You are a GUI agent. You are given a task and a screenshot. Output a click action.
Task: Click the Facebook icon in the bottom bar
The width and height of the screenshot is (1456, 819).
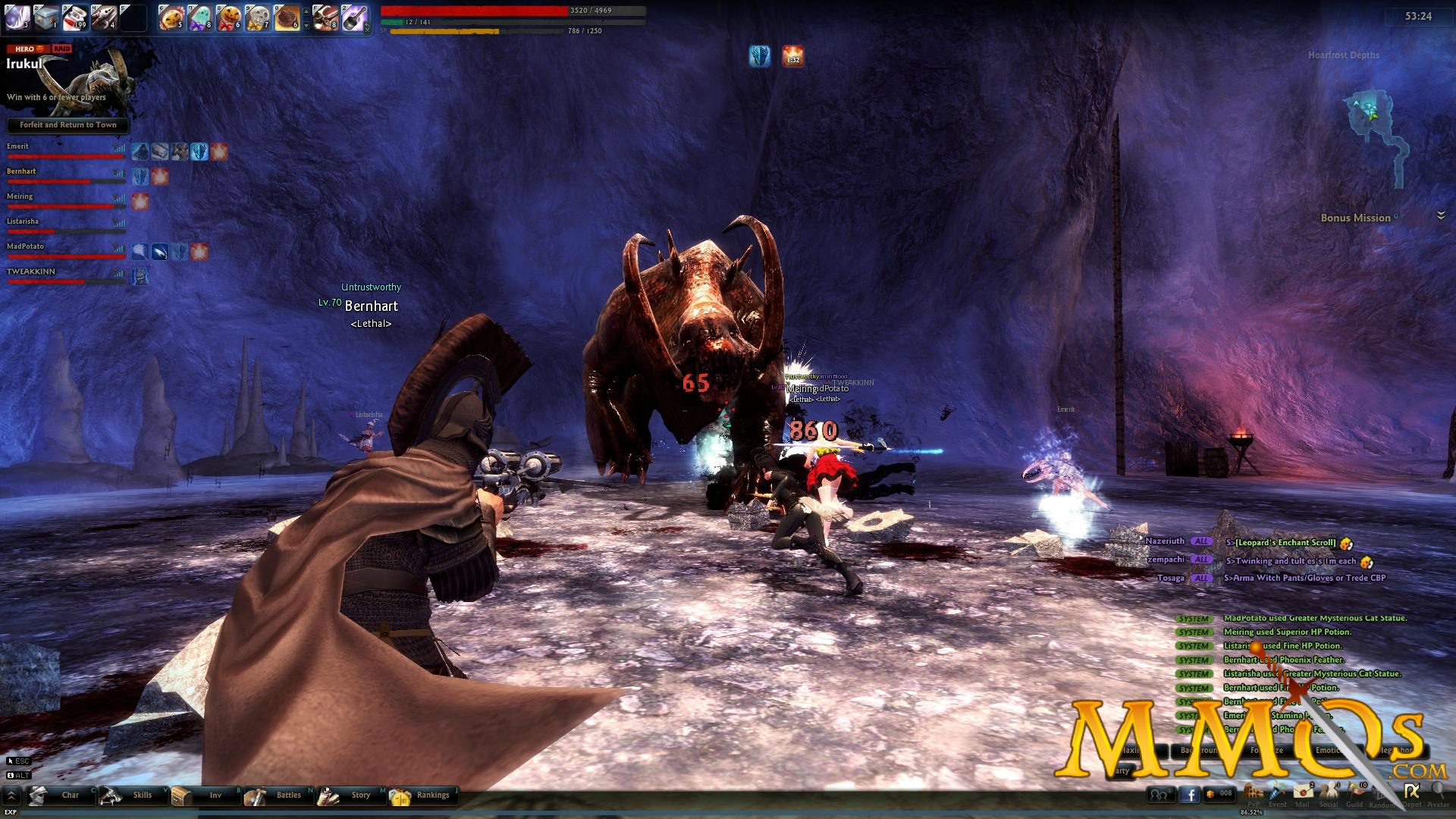[1191, 795]
